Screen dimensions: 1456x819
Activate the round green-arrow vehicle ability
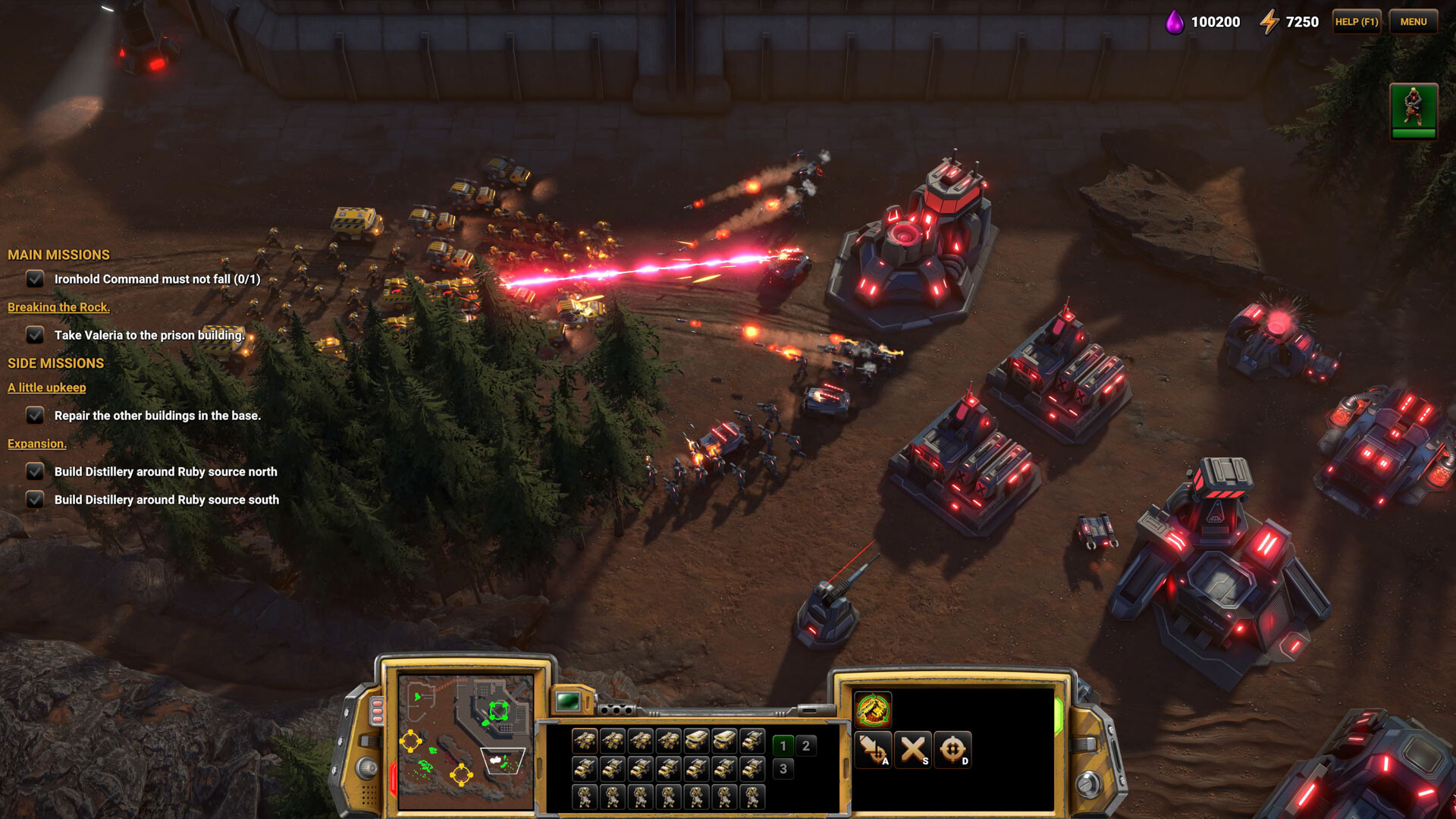pyautogui.click(x=873, y=710)
